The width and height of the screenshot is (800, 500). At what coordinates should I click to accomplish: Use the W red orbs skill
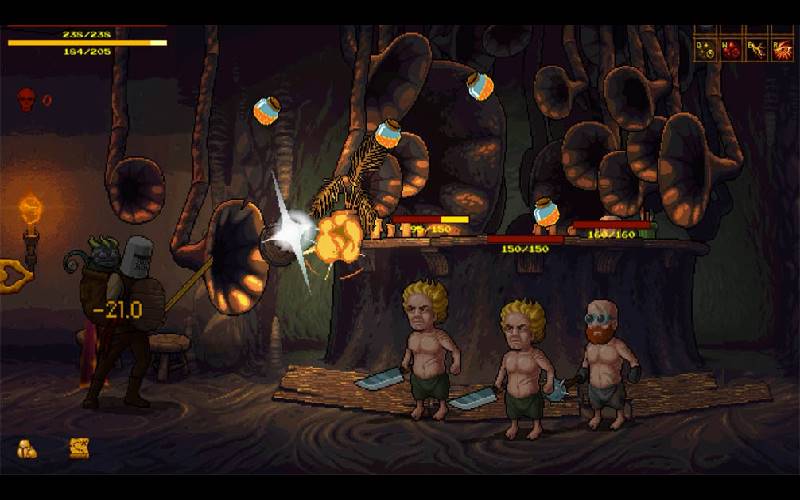click(731, 49)
